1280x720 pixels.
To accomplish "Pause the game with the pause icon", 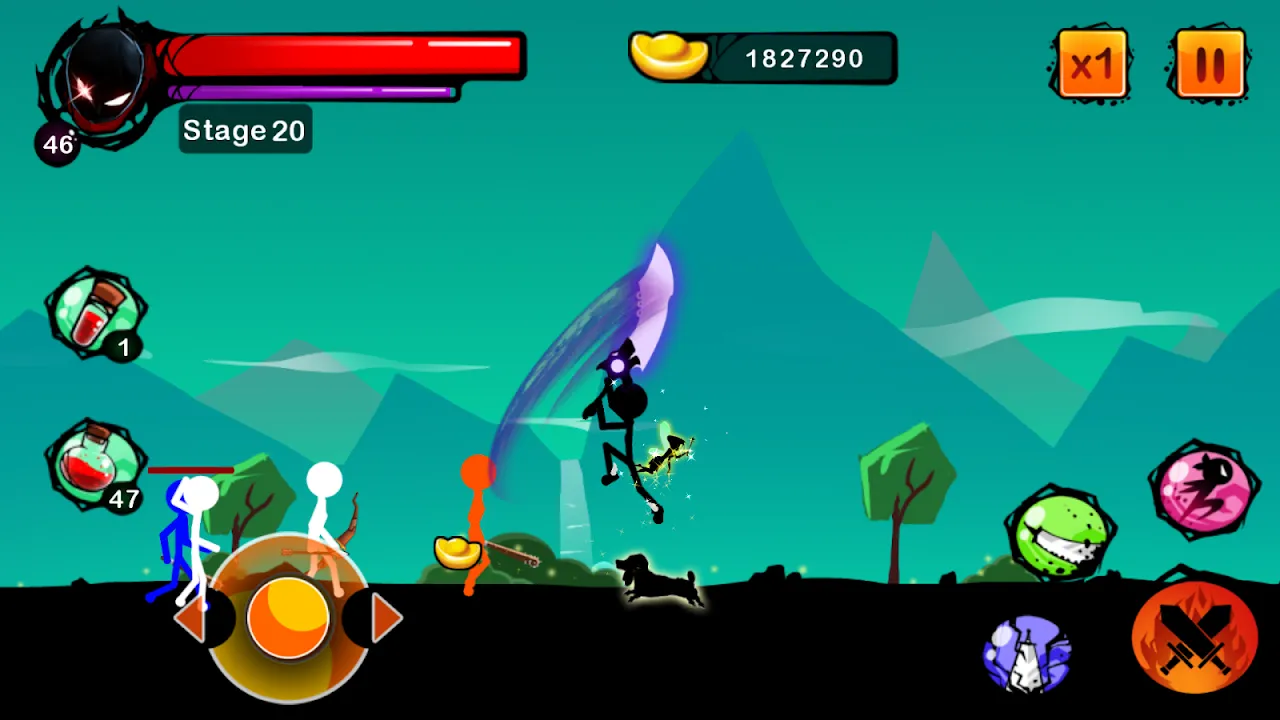I will (1213, 63).
